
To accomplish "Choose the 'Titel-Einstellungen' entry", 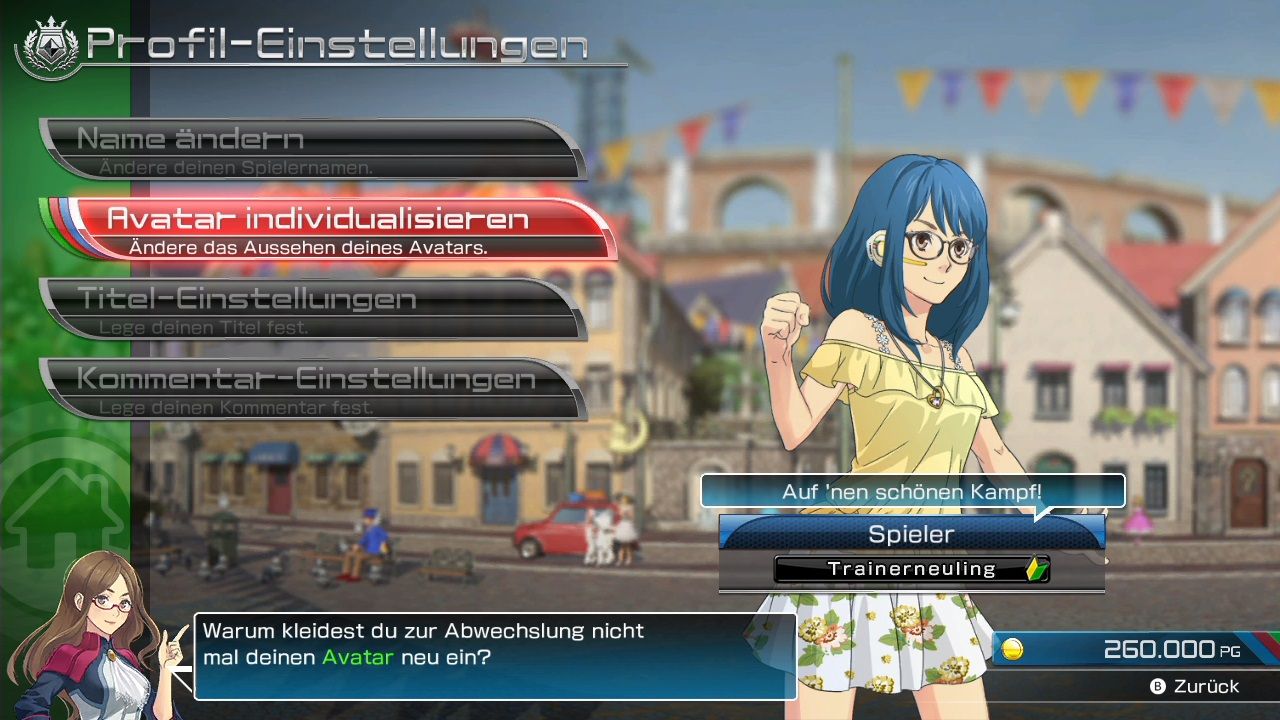I will click(310, 309).
